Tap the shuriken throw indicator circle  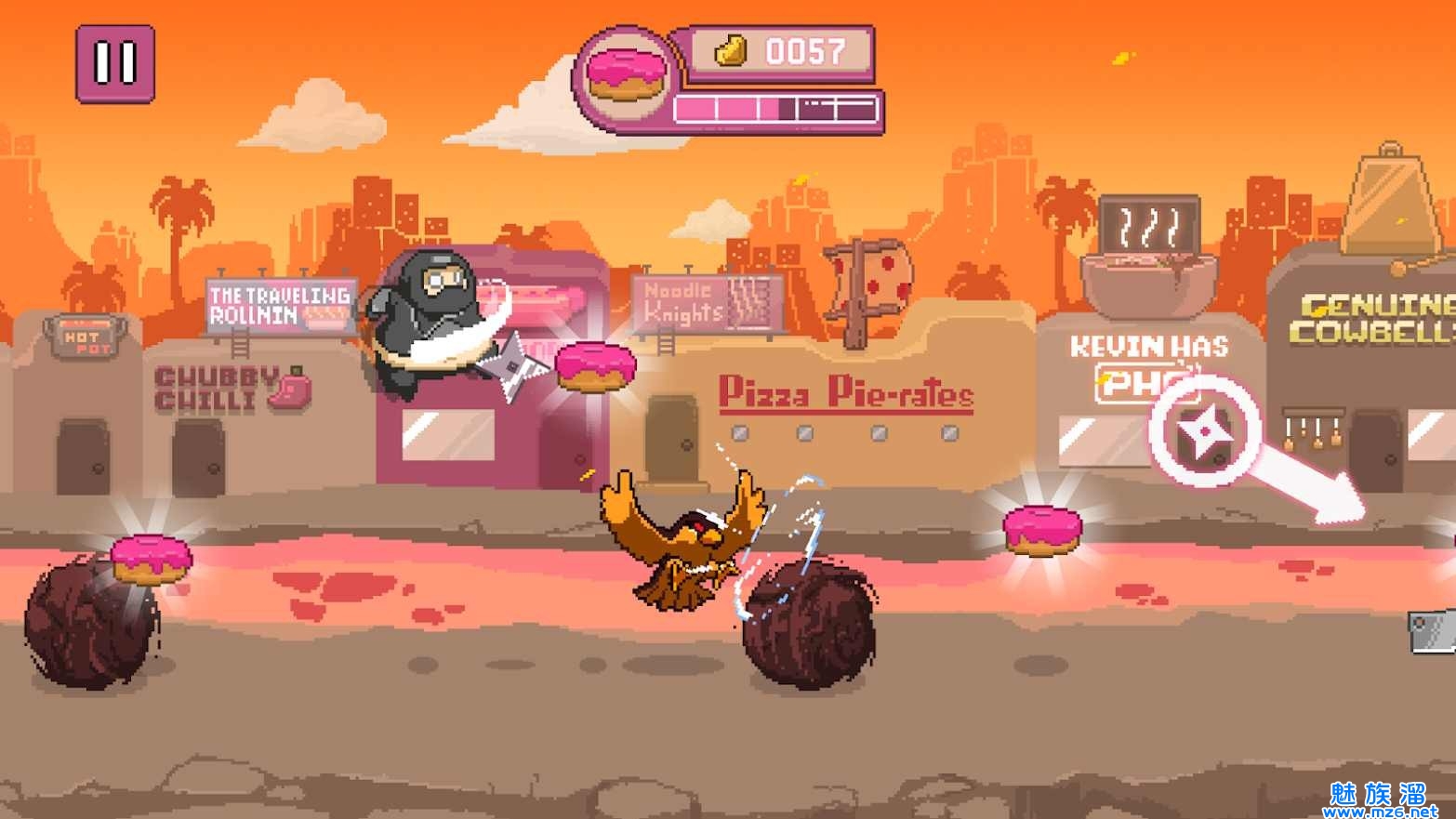tap(1204, 431)
